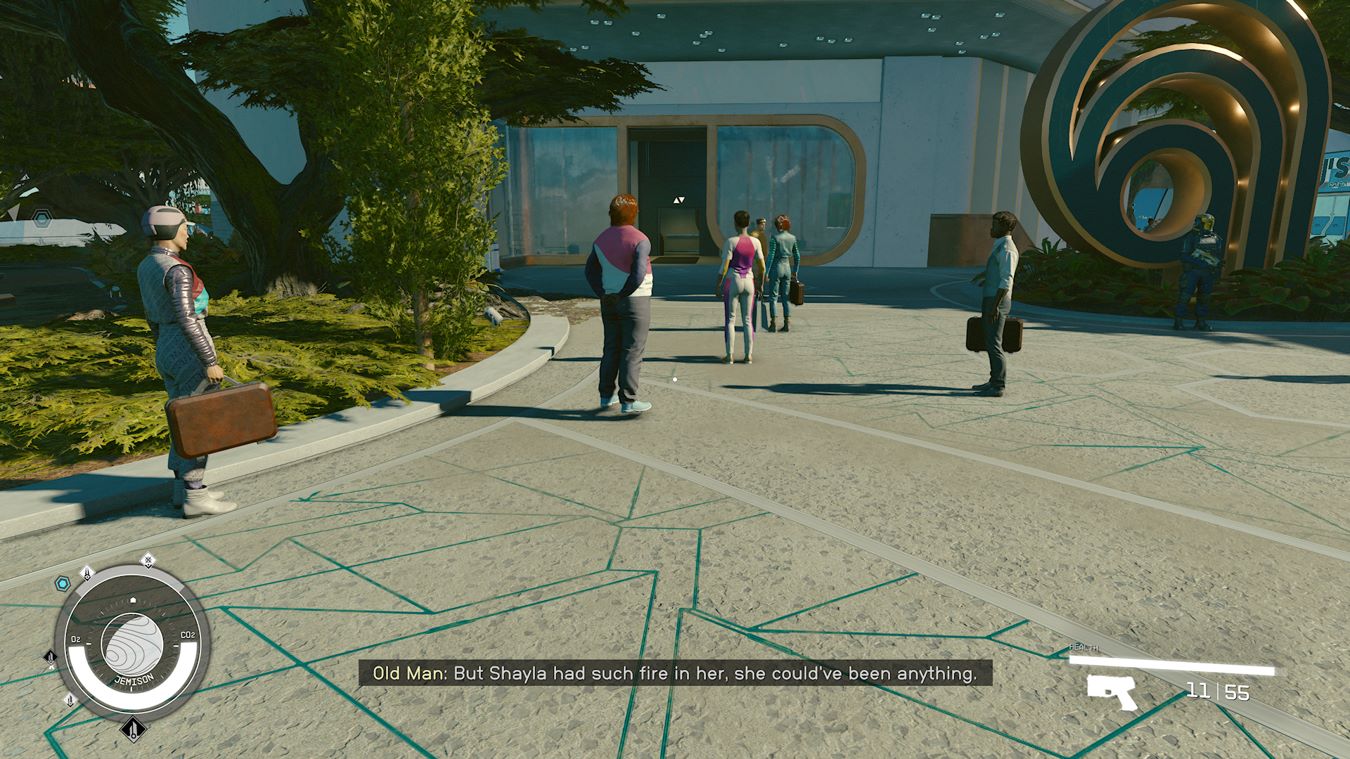
Task: Select the blue hexagon marker on the compass ring
Action: 62,582
